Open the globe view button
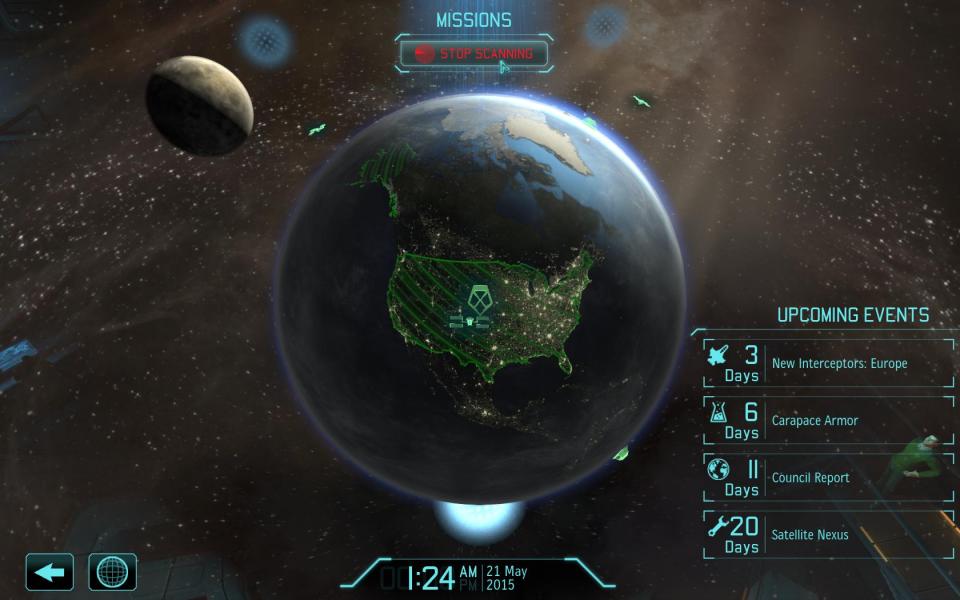960x600 pixels. (113, 572)
